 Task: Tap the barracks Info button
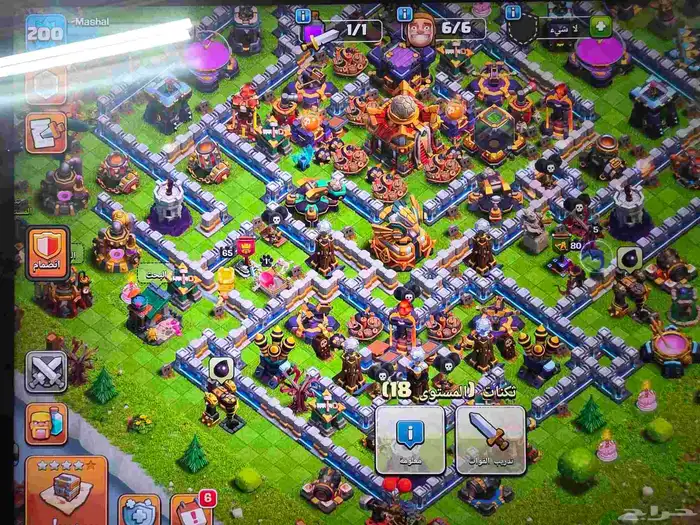(x=410, y=440)
